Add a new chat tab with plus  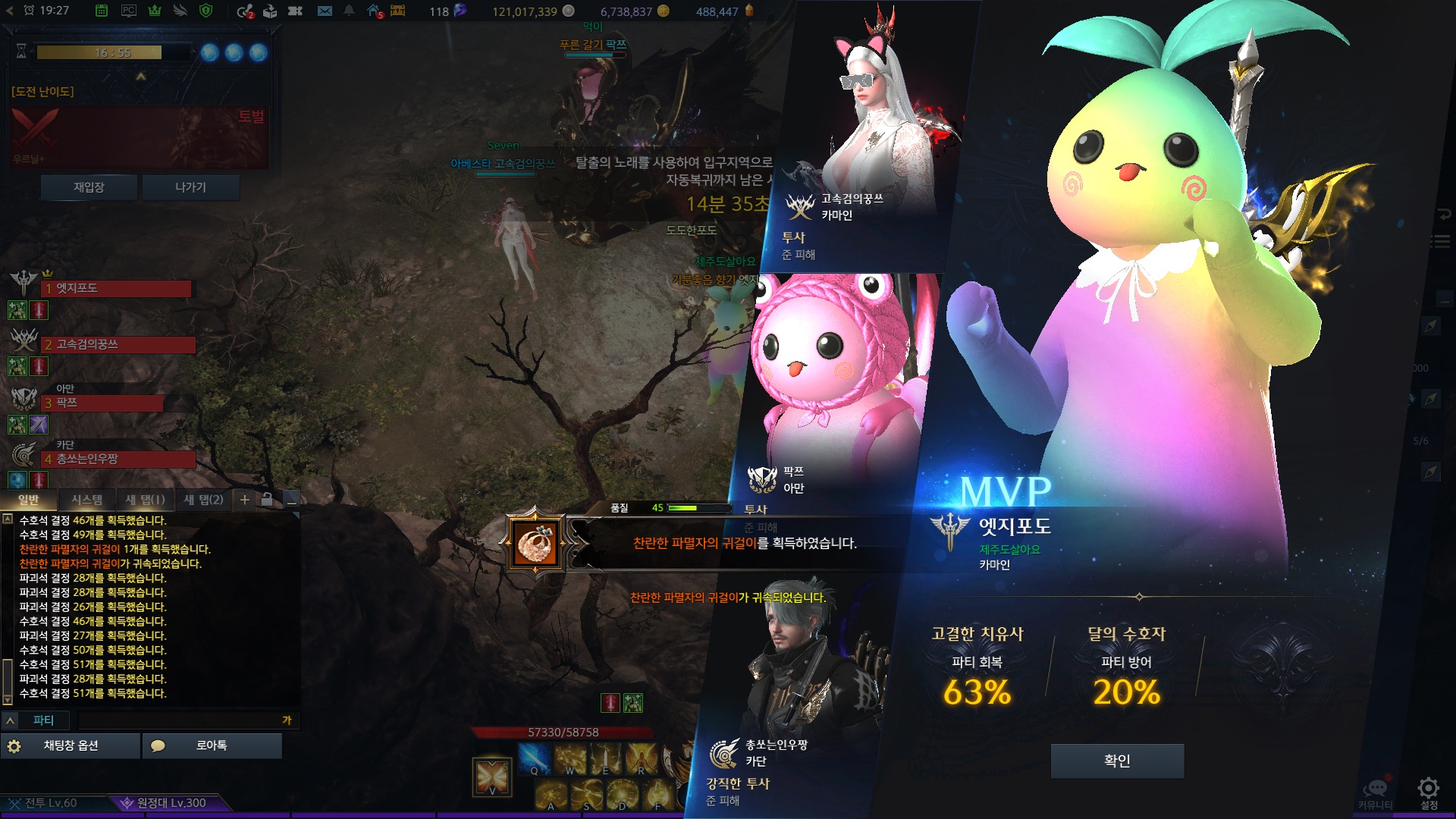click(x=245, y=500)
